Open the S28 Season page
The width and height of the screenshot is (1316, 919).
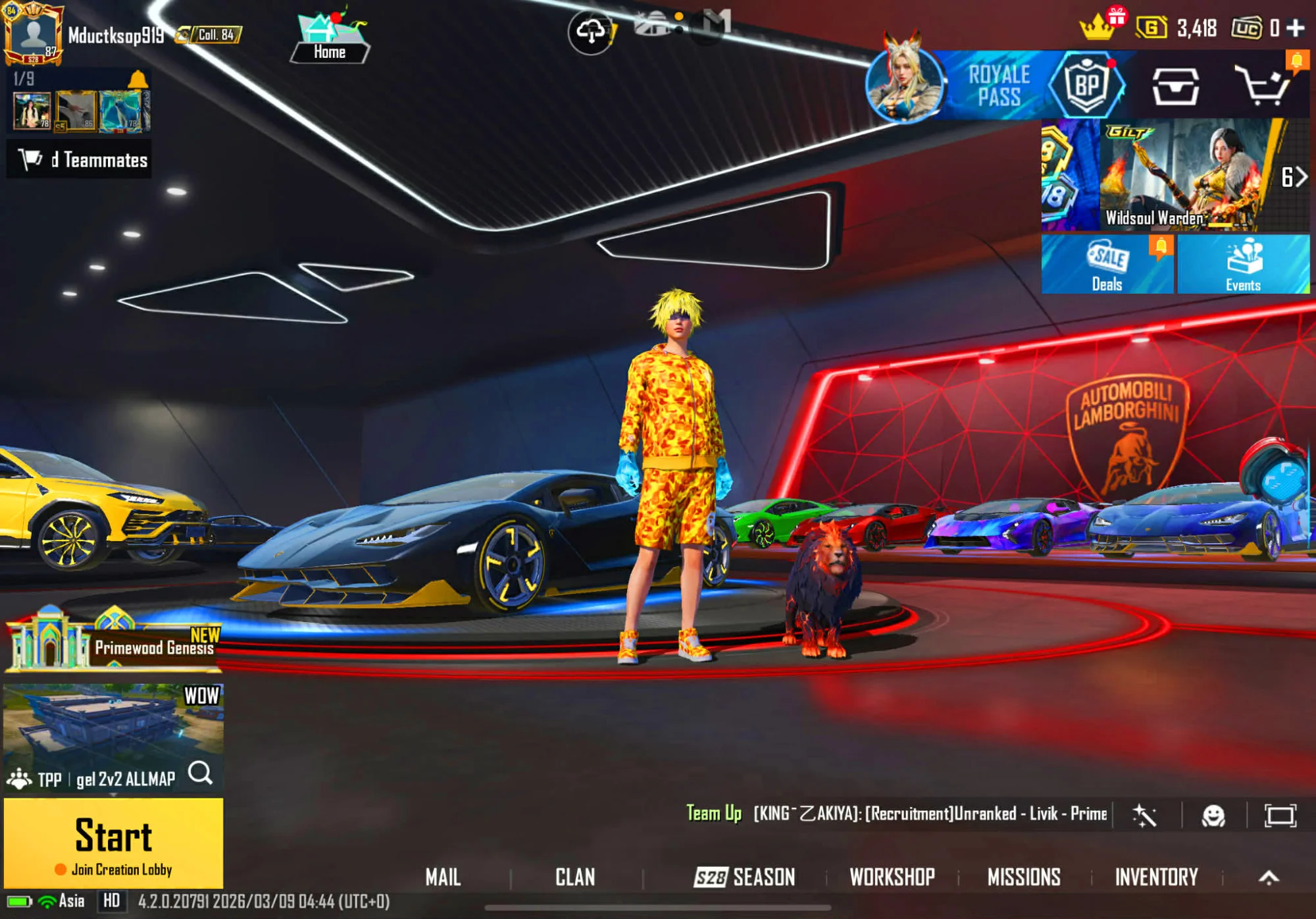click(x=745, y=877)
